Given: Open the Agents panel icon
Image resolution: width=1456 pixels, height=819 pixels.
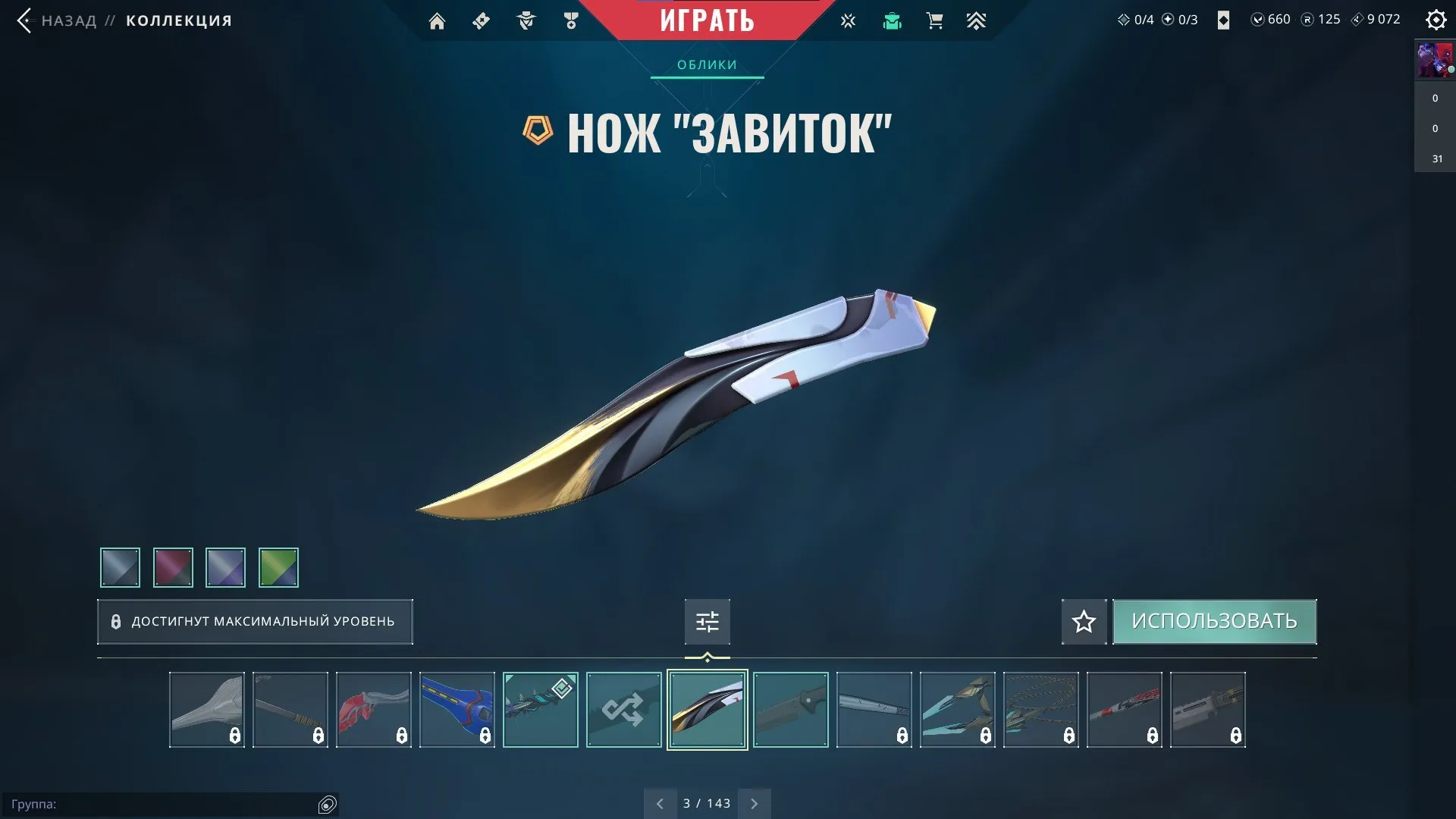Looking at the screenshot, I should tap(526, 20).
